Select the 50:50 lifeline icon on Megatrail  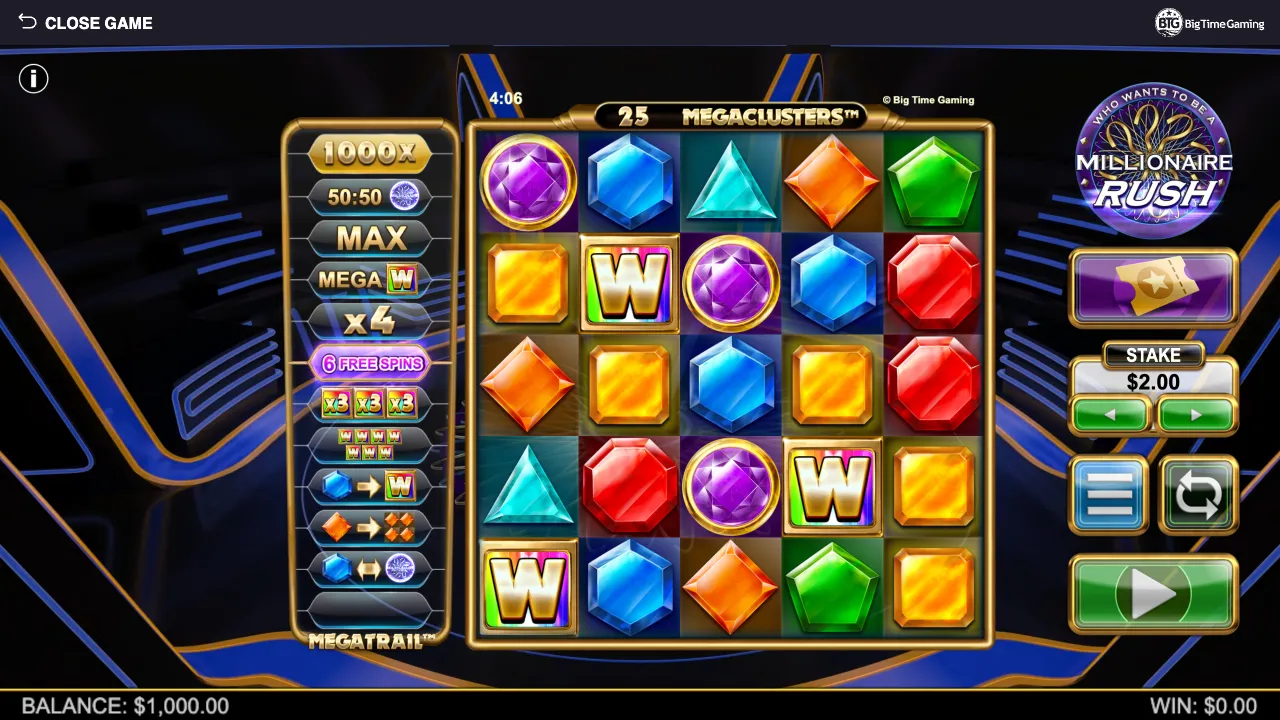click(x=371, y=196)
